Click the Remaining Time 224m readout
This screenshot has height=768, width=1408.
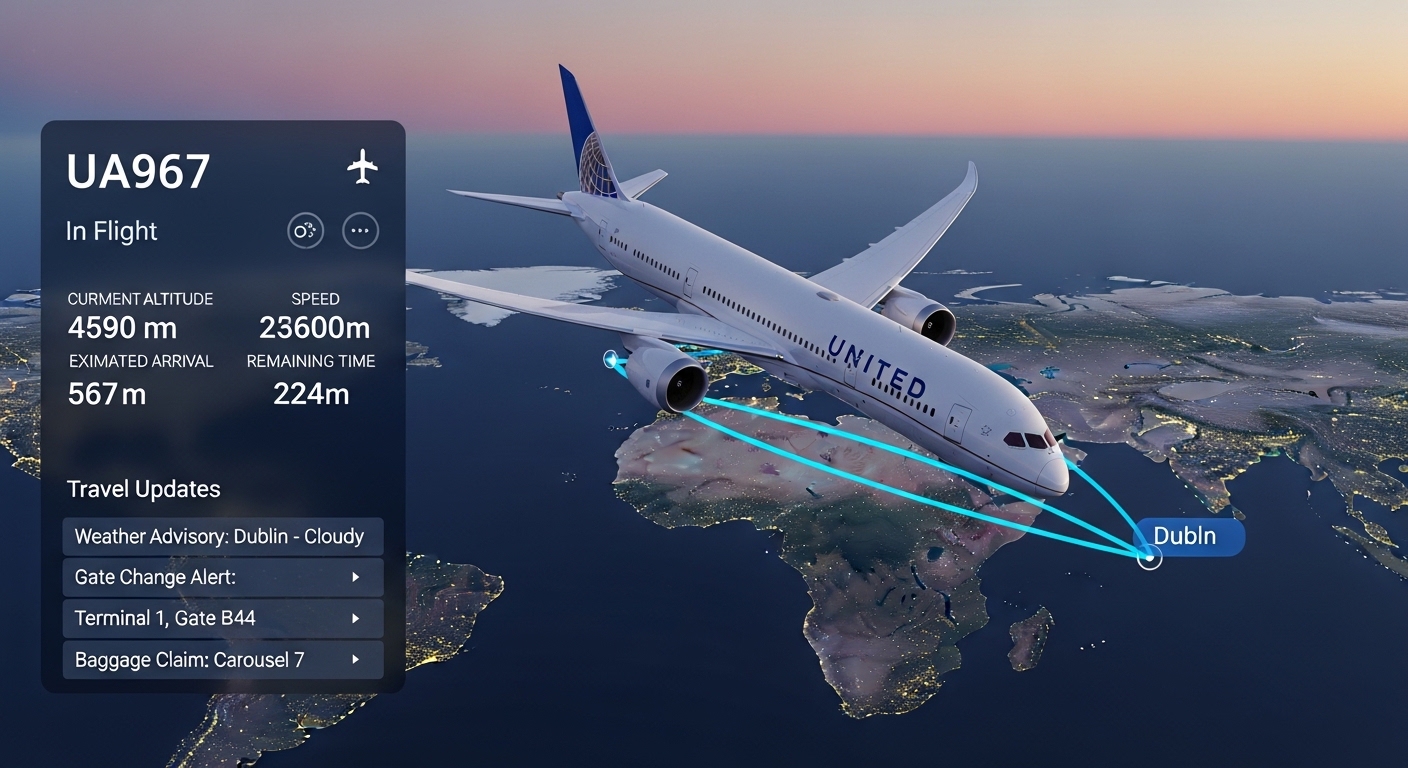pyautogui.click(x=311, y=394)
